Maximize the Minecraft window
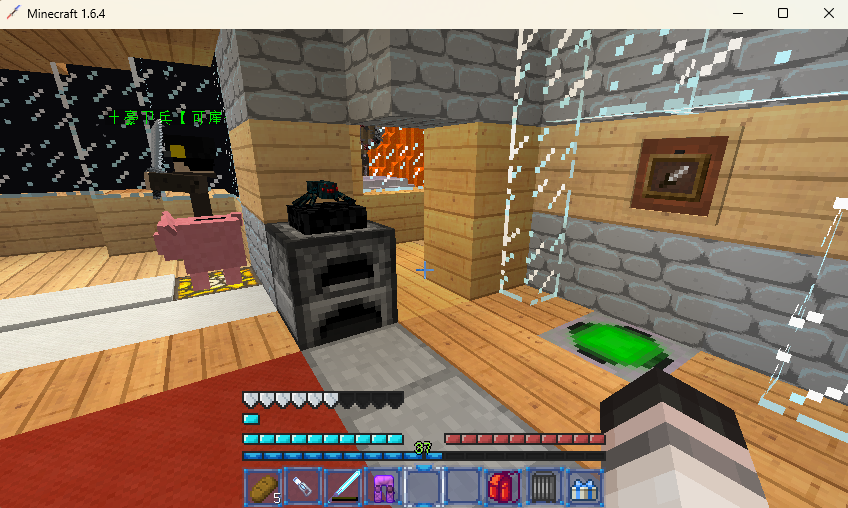The image size is (848, 508). click(x=783, y=13)
